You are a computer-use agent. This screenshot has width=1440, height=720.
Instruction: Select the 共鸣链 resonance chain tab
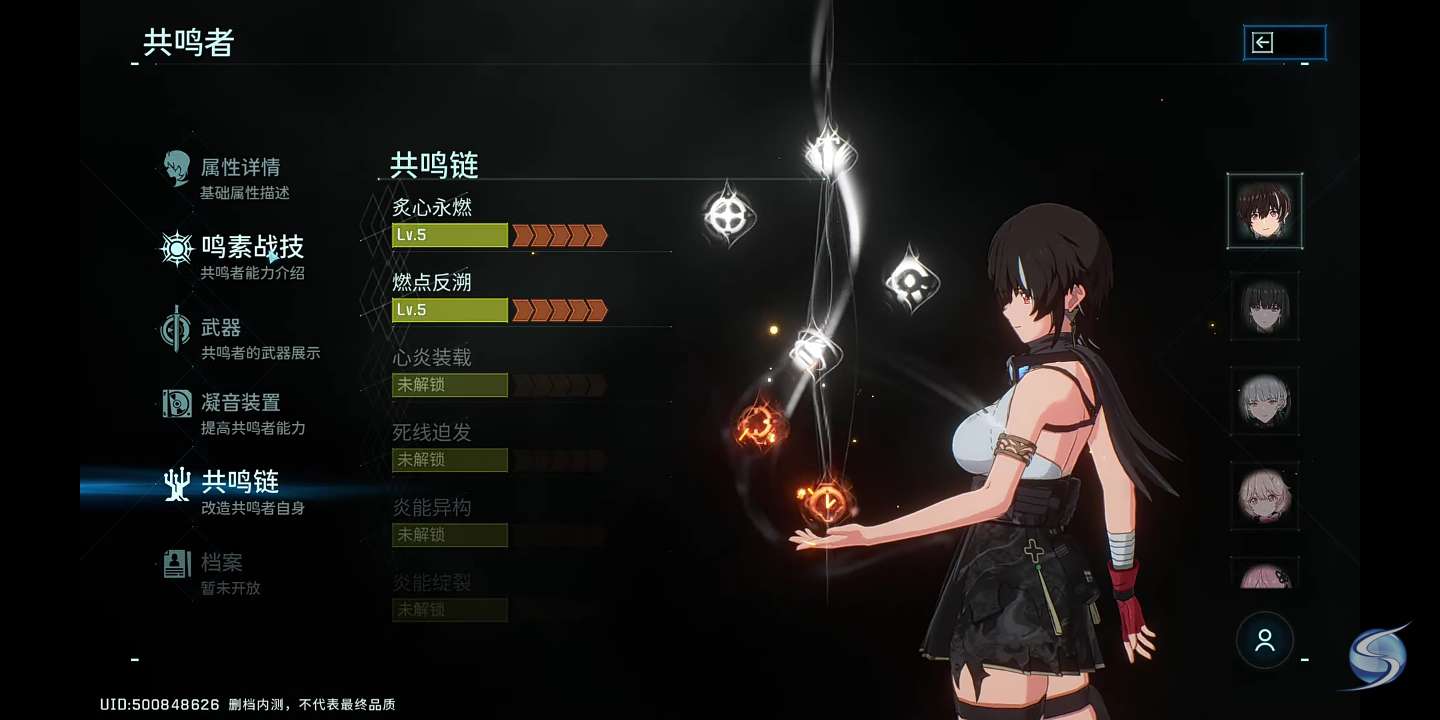point(240,490)
